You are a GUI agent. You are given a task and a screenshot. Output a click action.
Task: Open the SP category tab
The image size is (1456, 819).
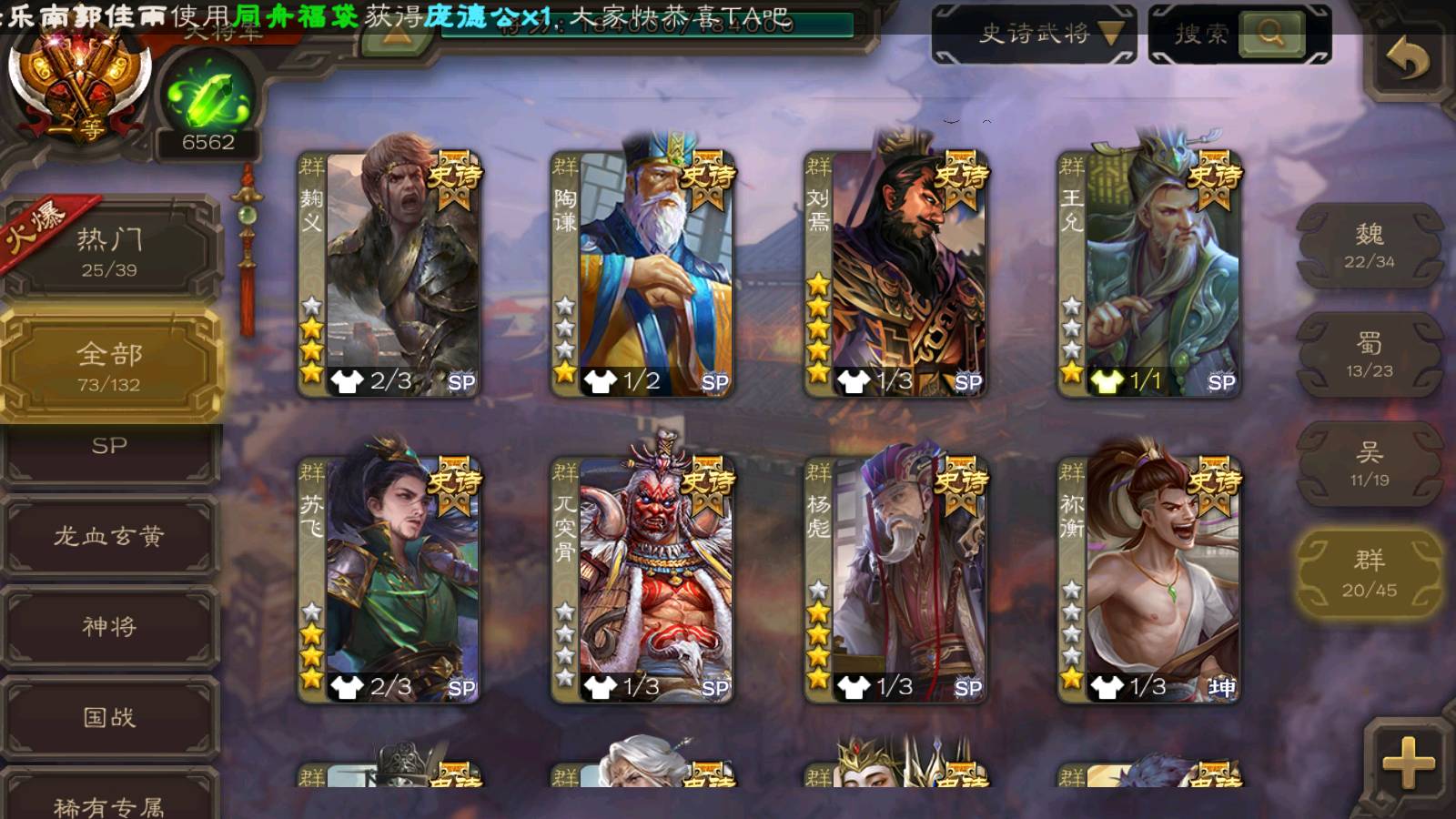(109, 448)
